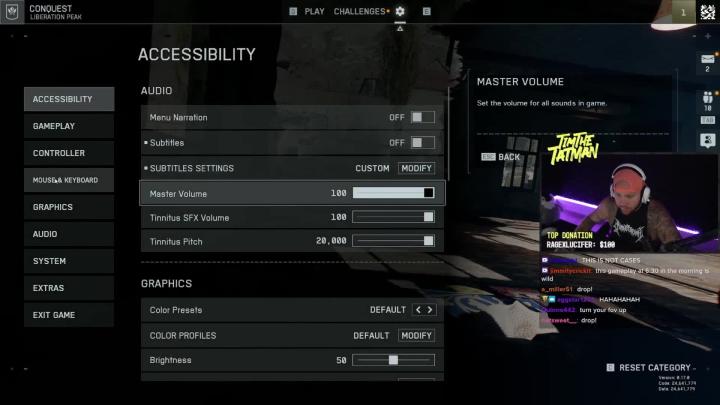The image size is (720, 405).
Task: Show the System settings
Action: coord(69,261)
